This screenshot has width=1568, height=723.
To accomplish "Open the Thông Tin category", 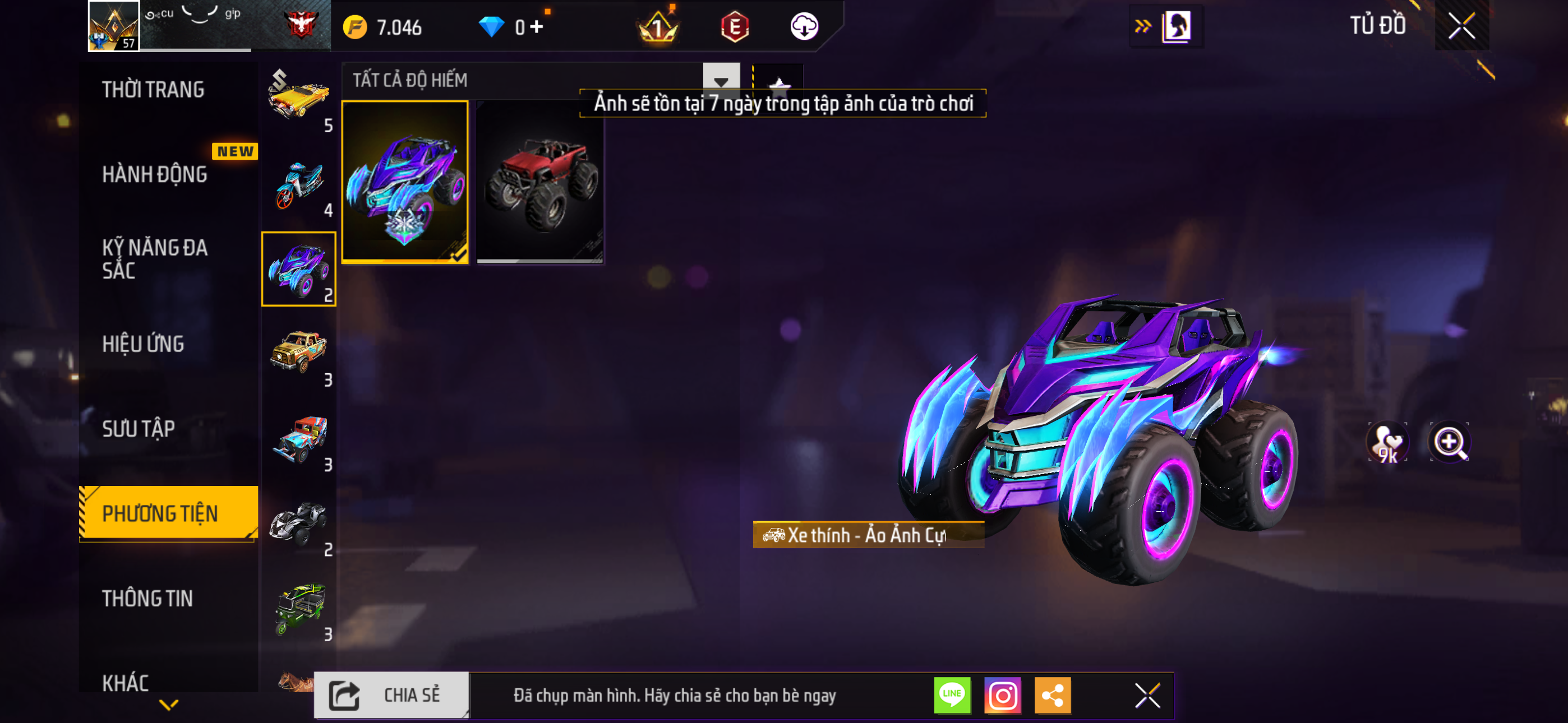I will click(x=147, y=598).
